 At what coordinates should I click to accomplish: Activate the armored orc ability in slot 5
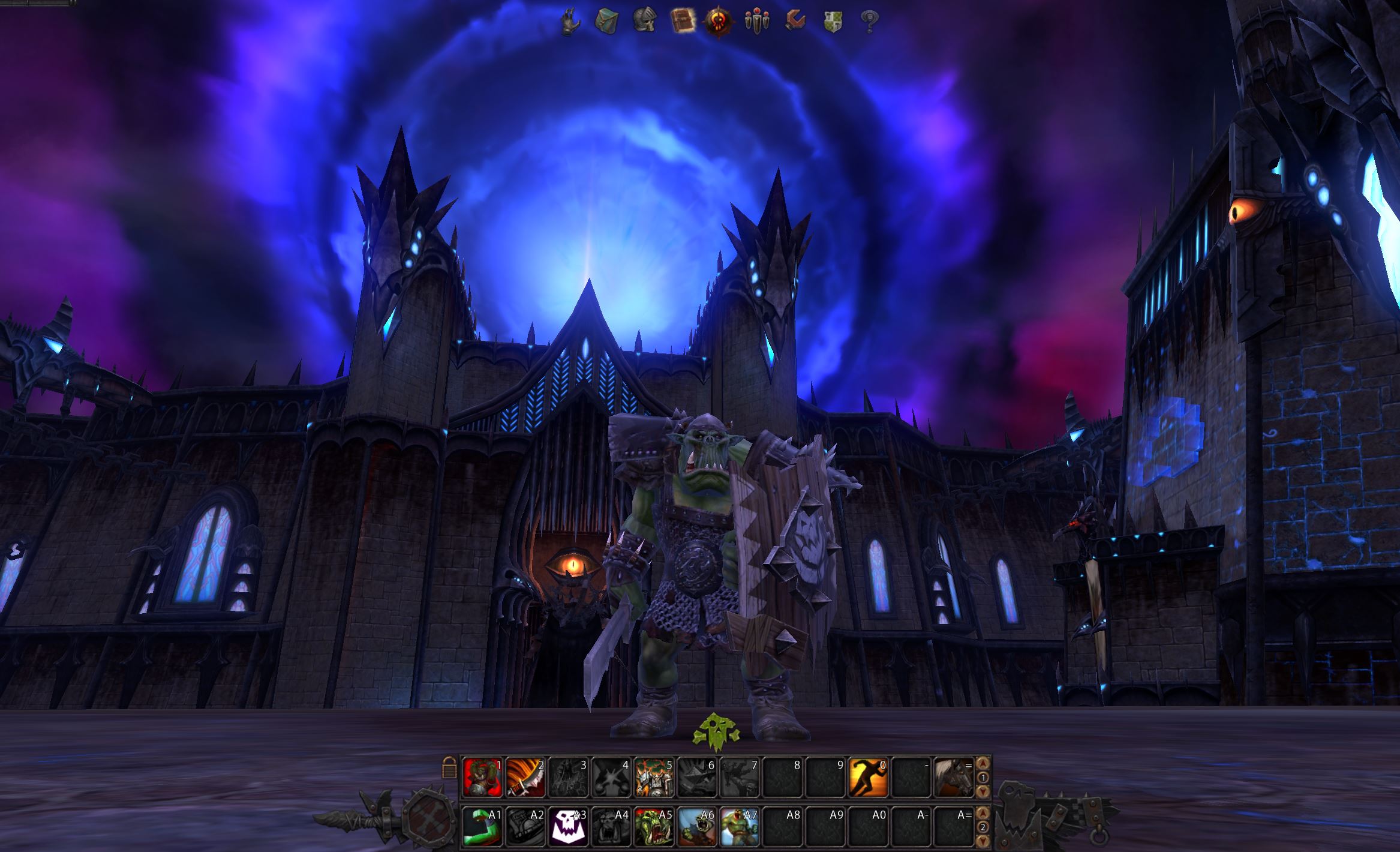(654, 777)
